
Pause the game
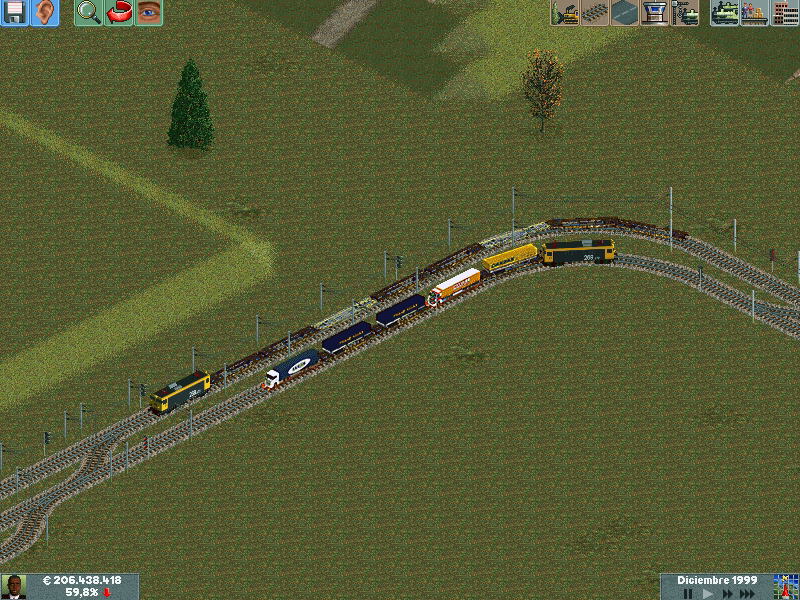click(x=688, y=593)
